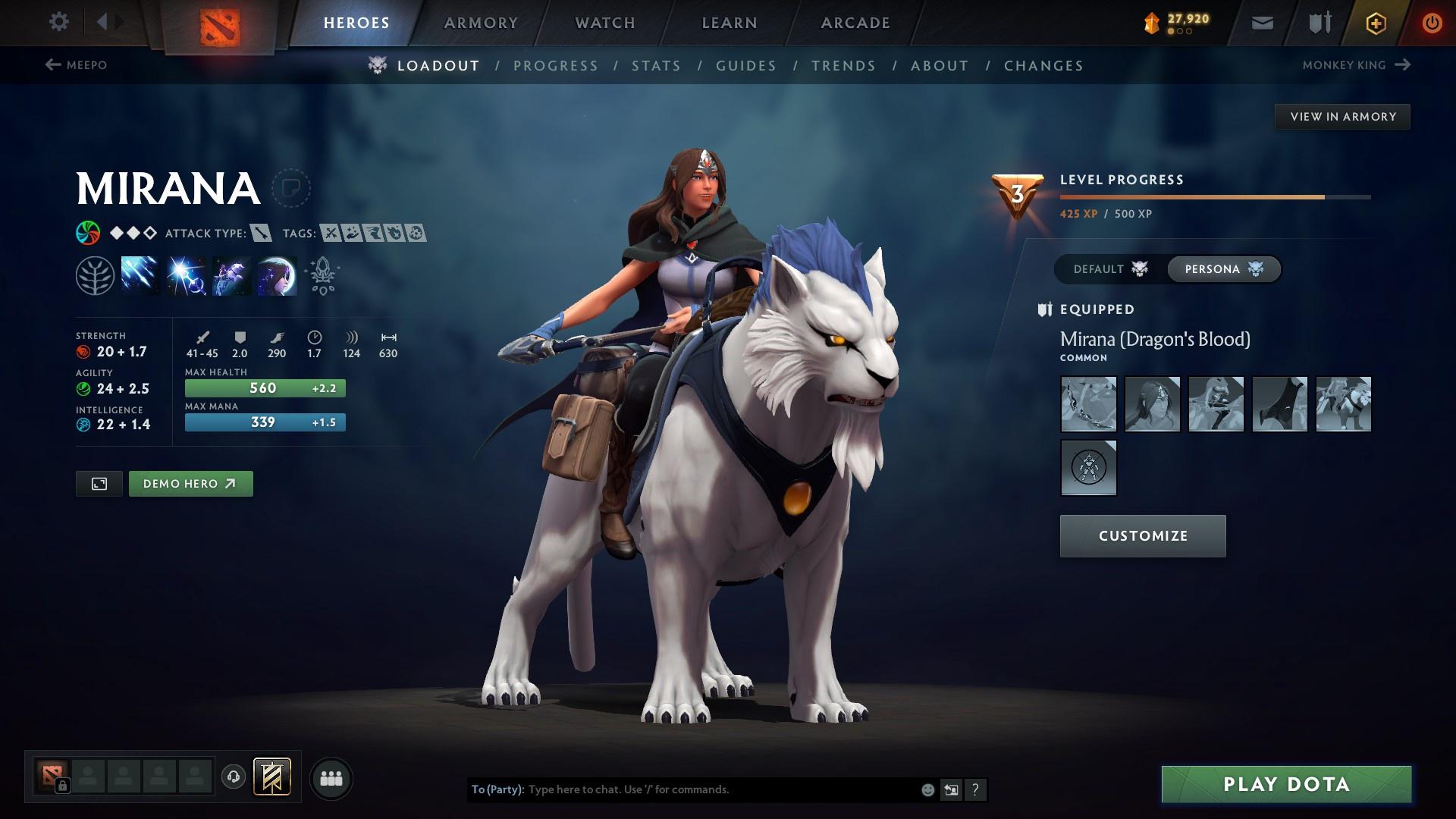The height and width of the screenshot is (819, 1456).
Task: Open the Guides page for Mirana
Action: point(746,66)
